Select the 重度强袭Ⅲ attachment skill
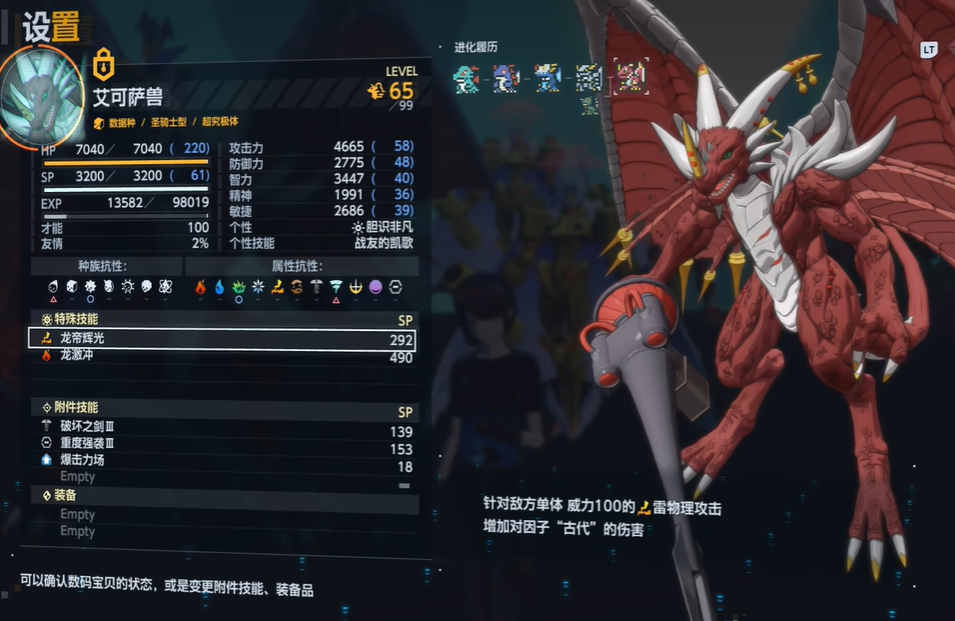955x621 pixels. 222,449
